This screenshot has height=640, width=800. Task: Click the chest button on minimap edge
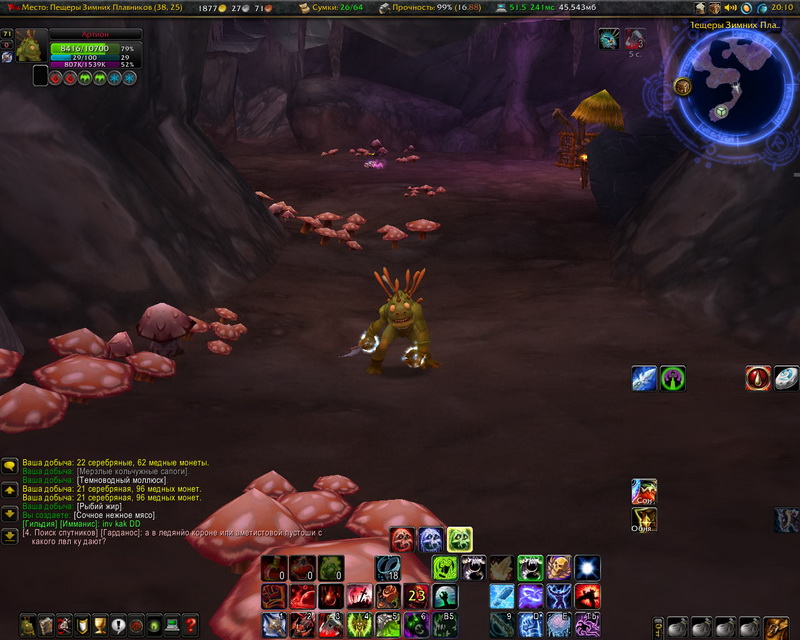[x=683, y=87]
